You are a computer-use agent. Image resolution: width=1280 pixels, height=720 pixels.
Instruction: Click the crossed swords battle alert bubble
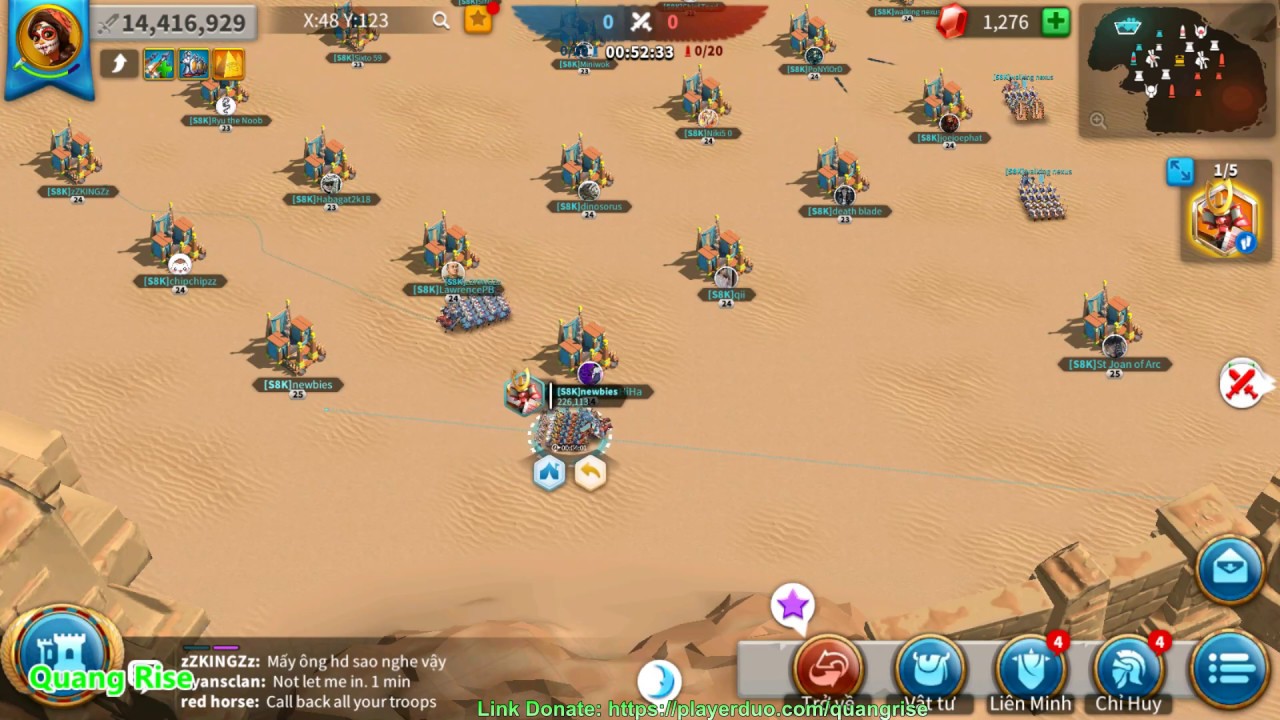(1242, 382)
